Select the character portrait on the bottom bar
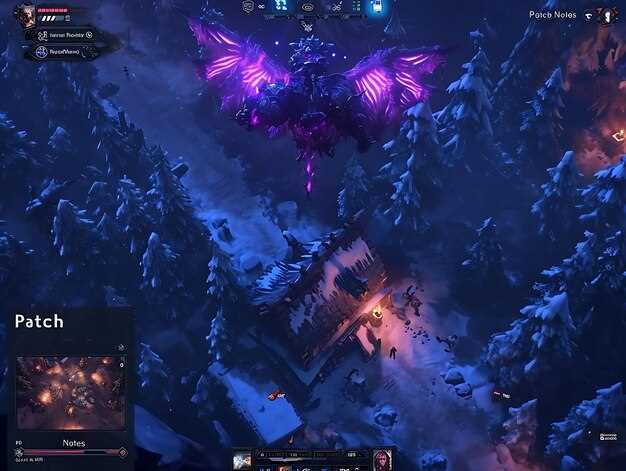Viewport: 626px width, 471px height. (381, 459)
